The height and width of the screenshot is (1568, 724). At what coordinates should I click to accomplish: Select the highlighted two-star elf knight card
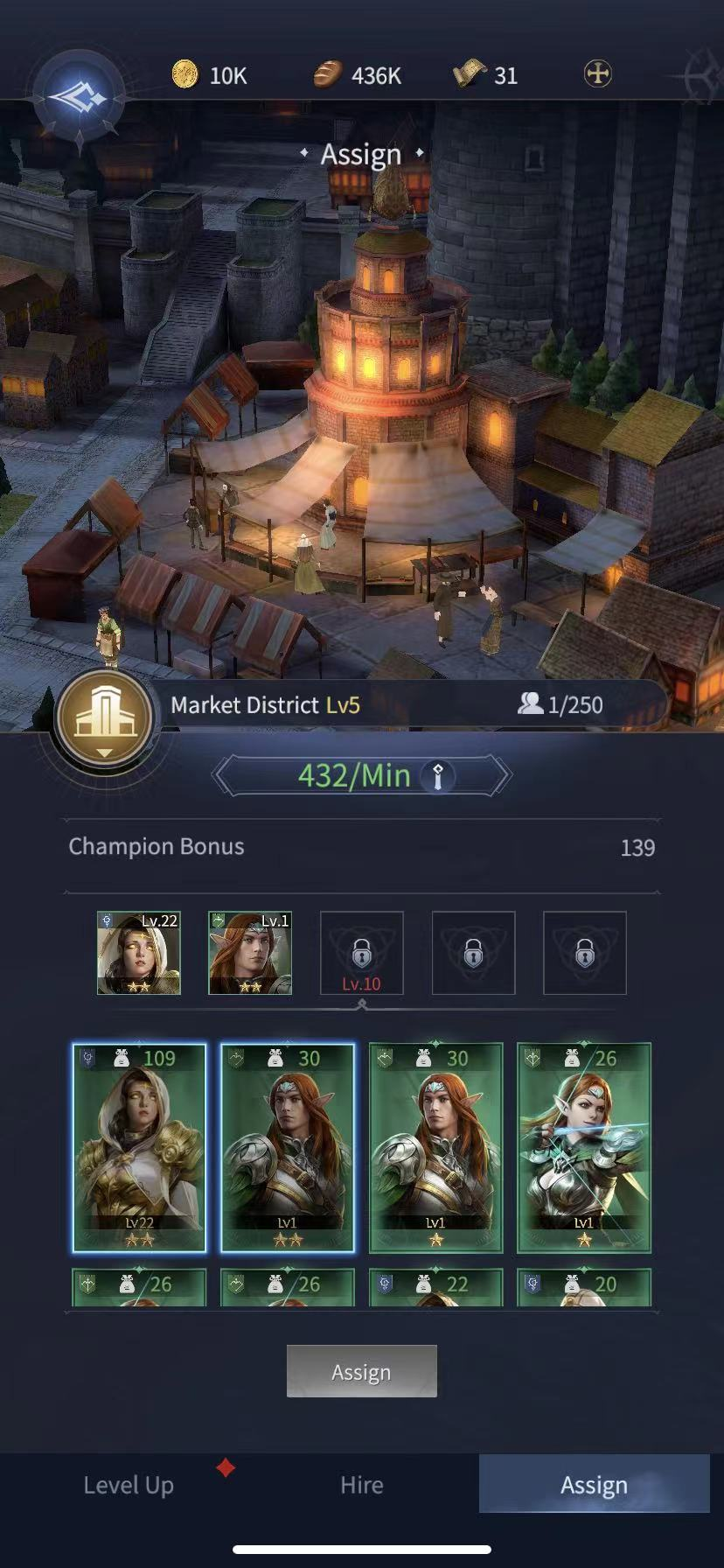coord(288,1147)
